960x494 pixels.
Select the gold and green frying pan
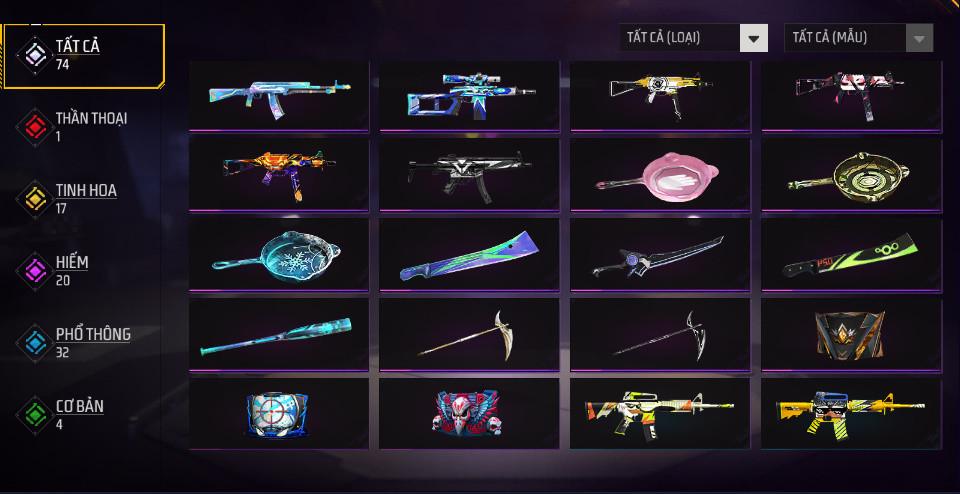click(x=851, y=175)
